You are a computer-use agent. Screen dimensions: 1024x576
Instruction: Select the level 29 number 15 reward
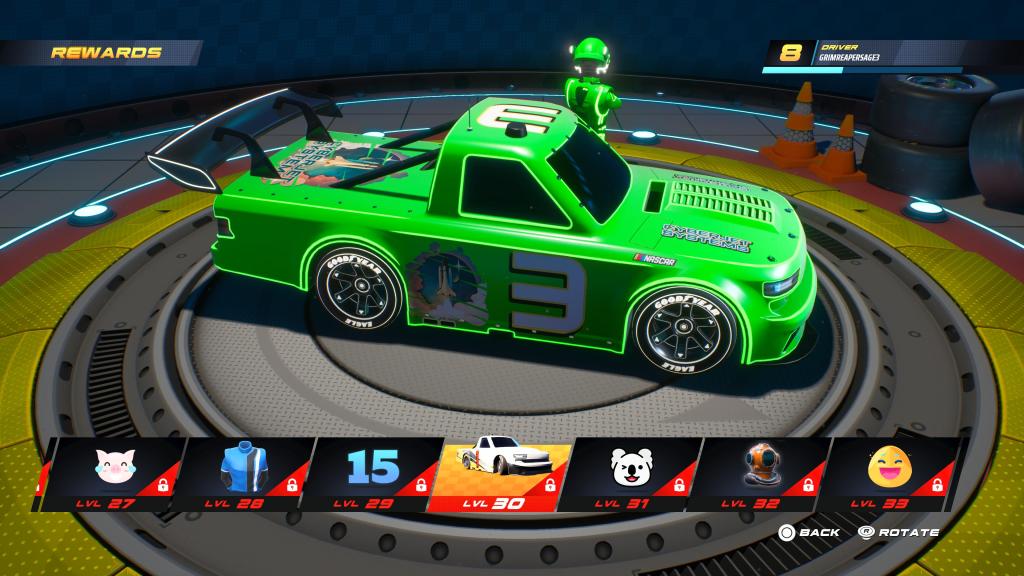[x=372, y=473]
